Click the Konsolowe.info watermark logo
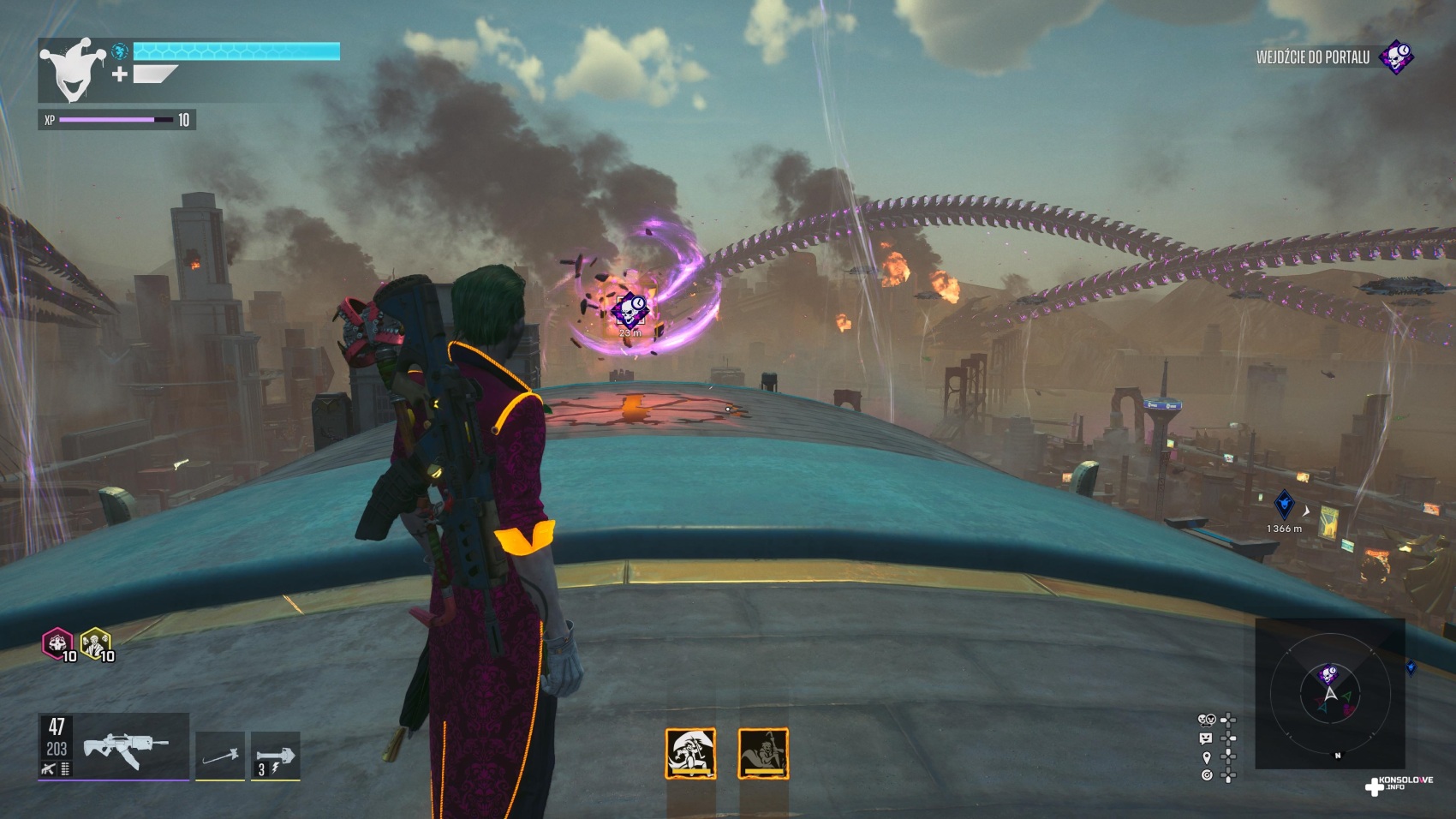Screen dimensions: 1456x819 tap(1399, 784)
